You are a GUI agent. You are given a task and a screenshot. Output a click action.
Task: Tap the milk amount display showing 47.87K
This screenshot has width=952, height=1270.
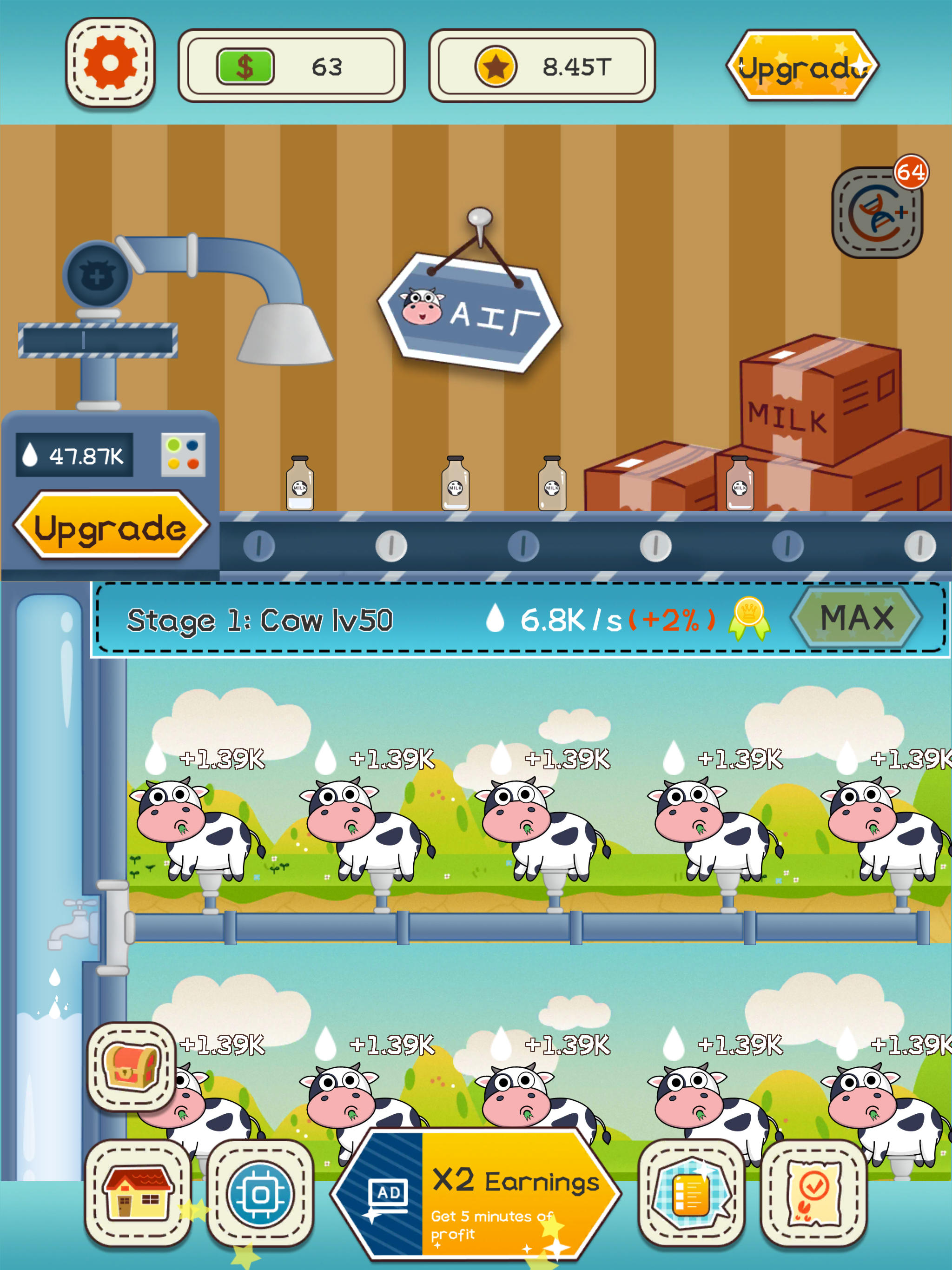[75, 454]
